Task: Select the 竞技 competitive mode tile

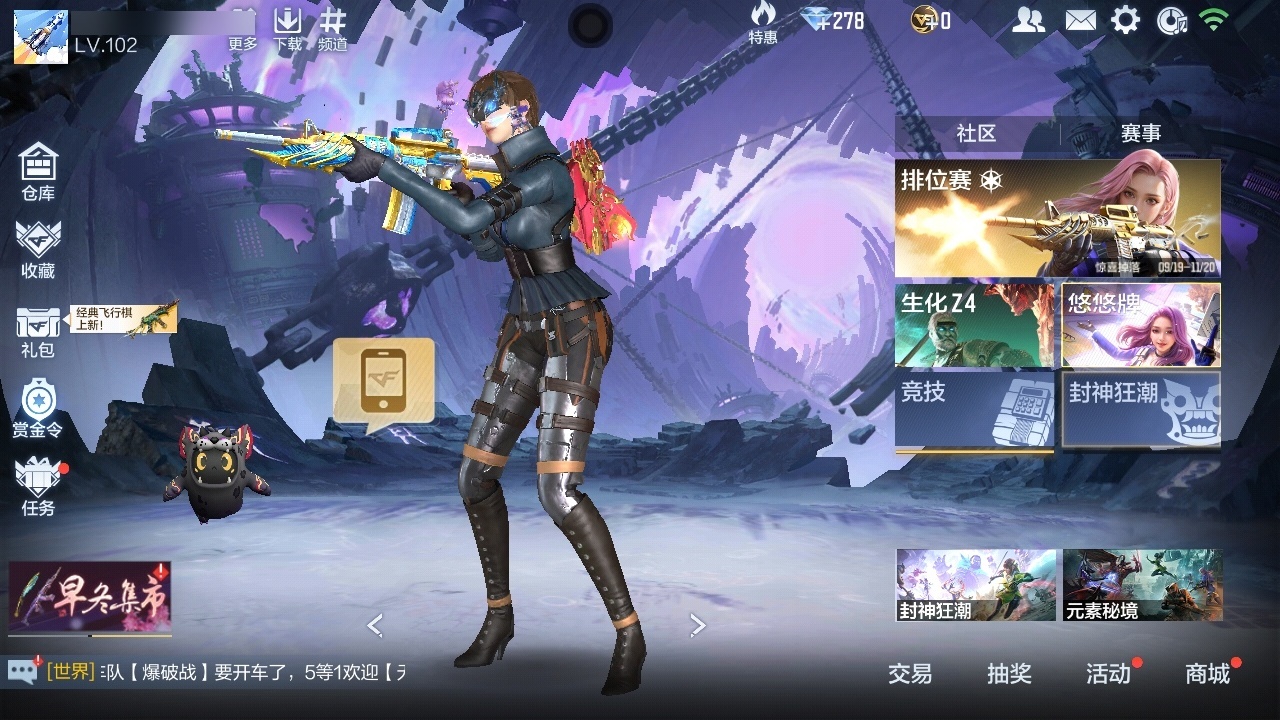Action: pyautogui.click(x=974, y=409)
